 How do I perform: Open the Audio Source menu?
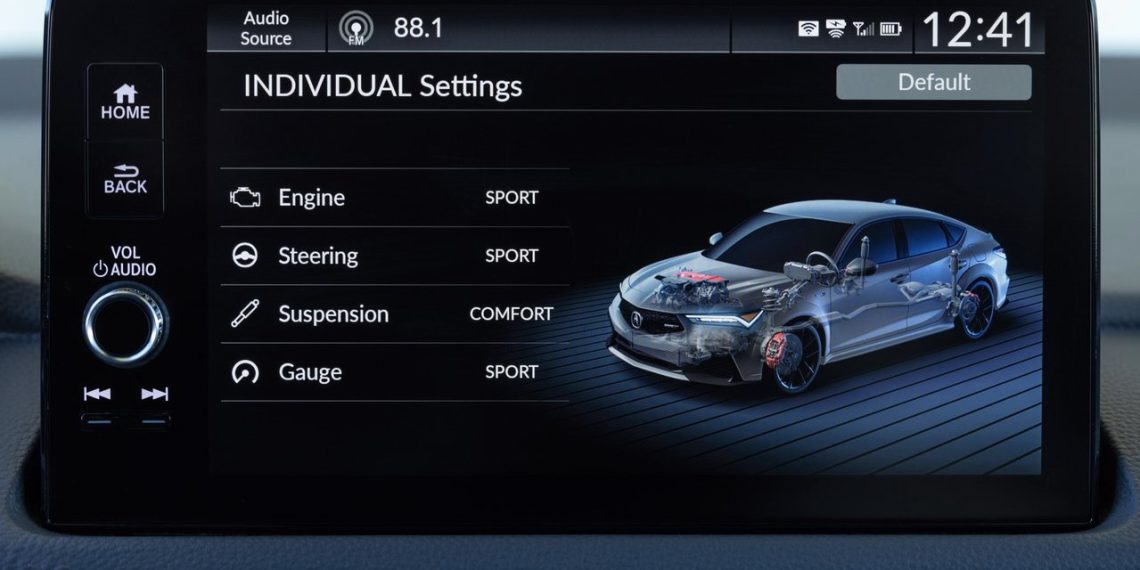click(x=266, y=28)
